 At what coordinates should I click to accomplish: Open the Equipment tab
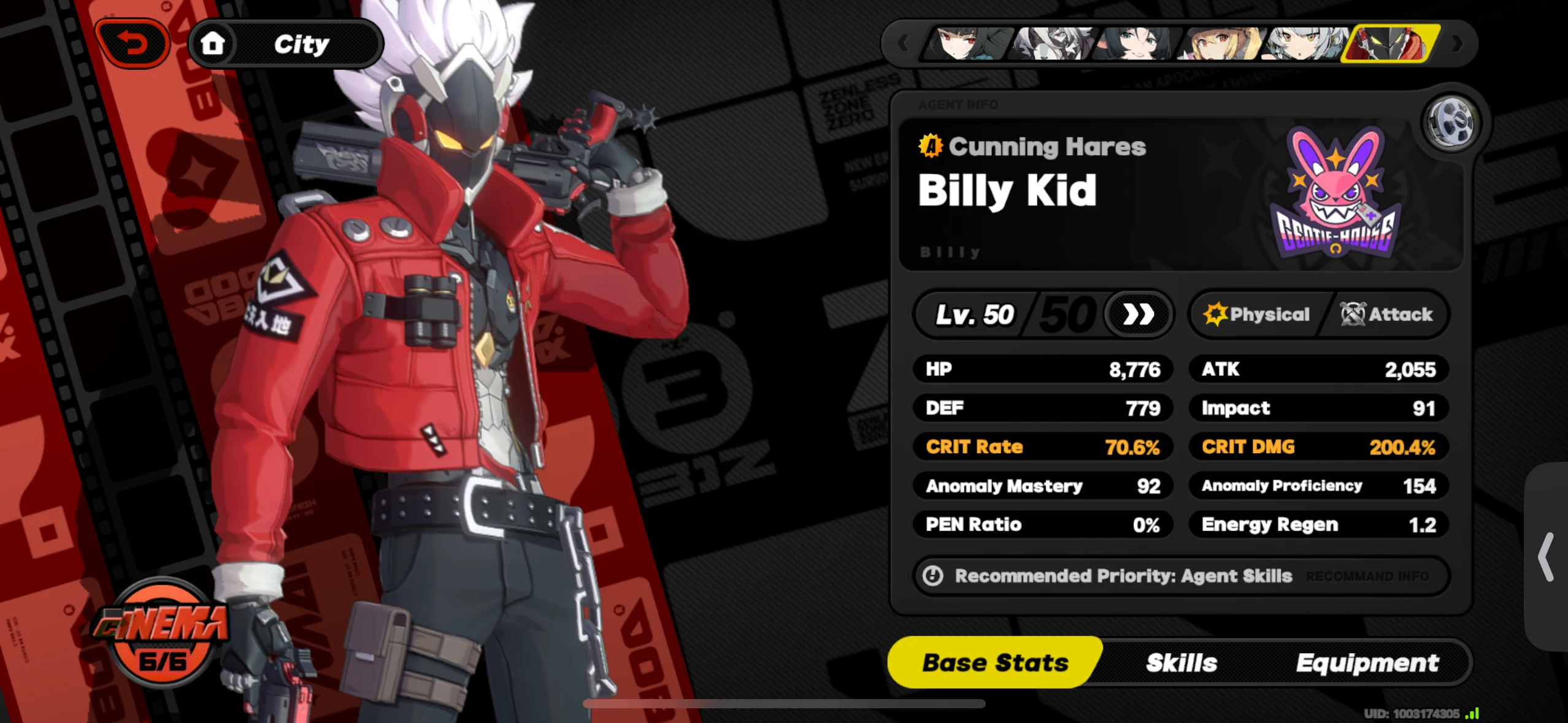coord(1367,662)
